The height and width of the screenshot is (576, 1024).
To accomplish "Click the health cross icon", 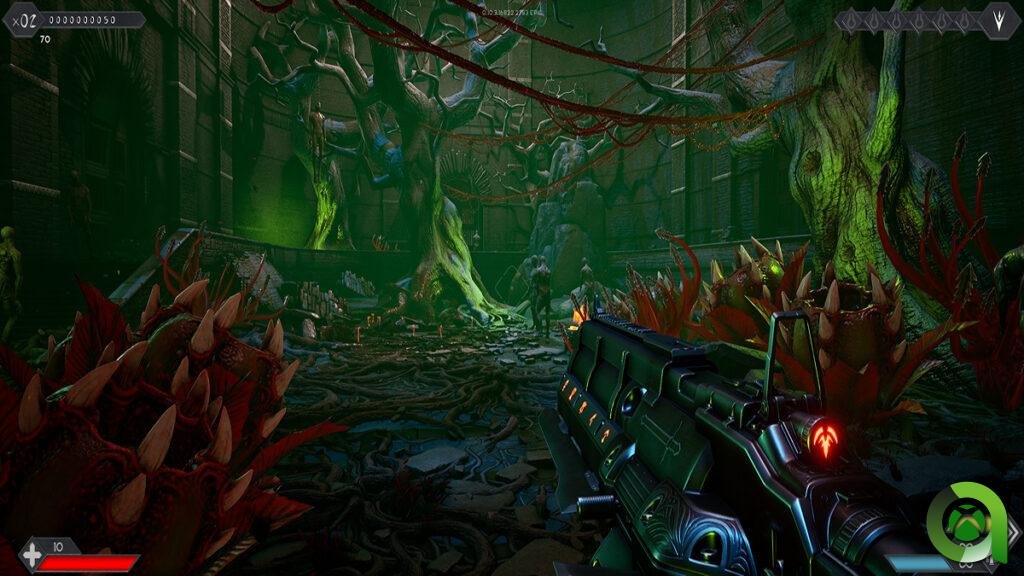I will [x=32, y=554].
